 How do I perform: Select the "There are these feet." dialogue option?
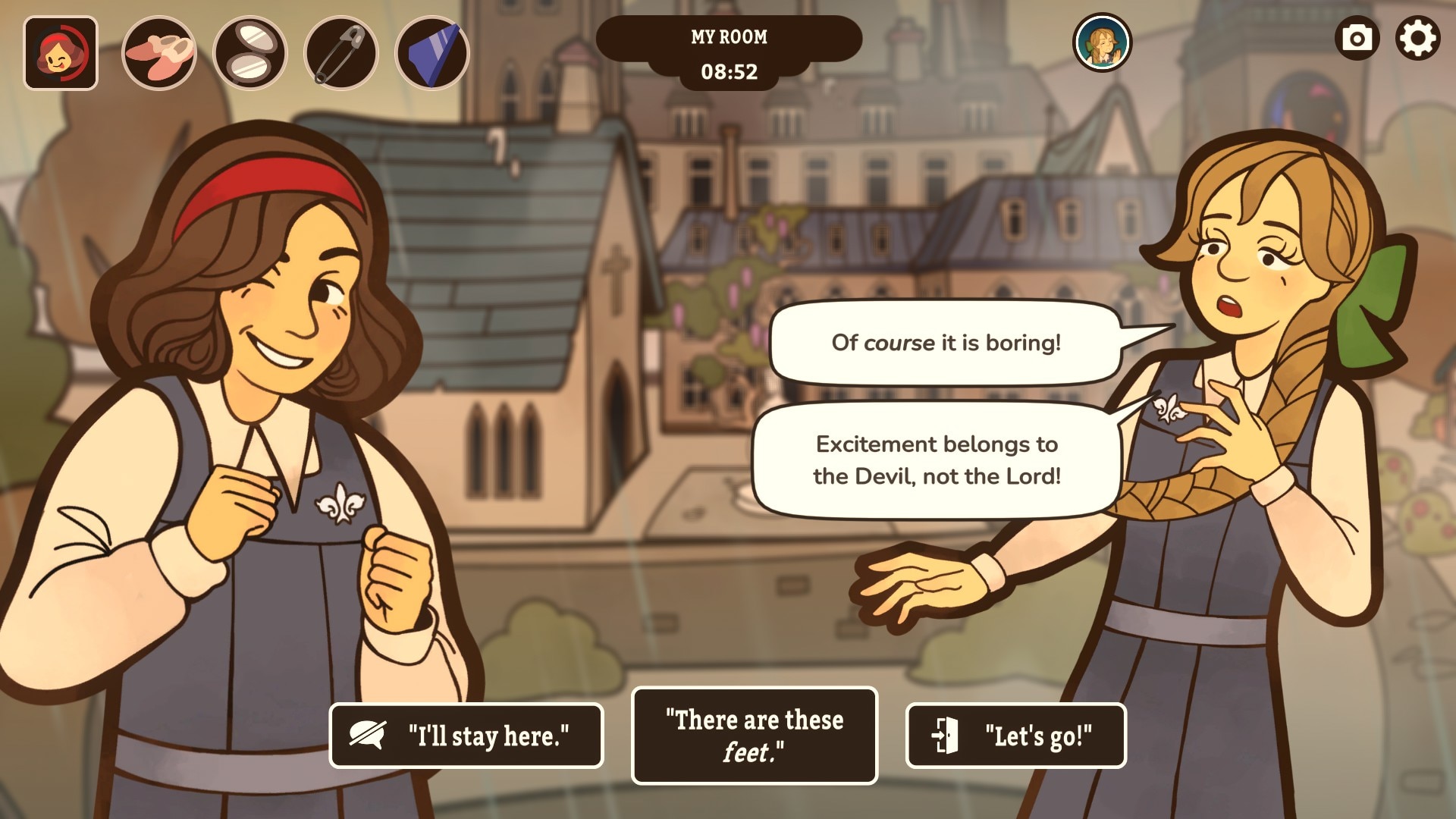tap(754, 736)
